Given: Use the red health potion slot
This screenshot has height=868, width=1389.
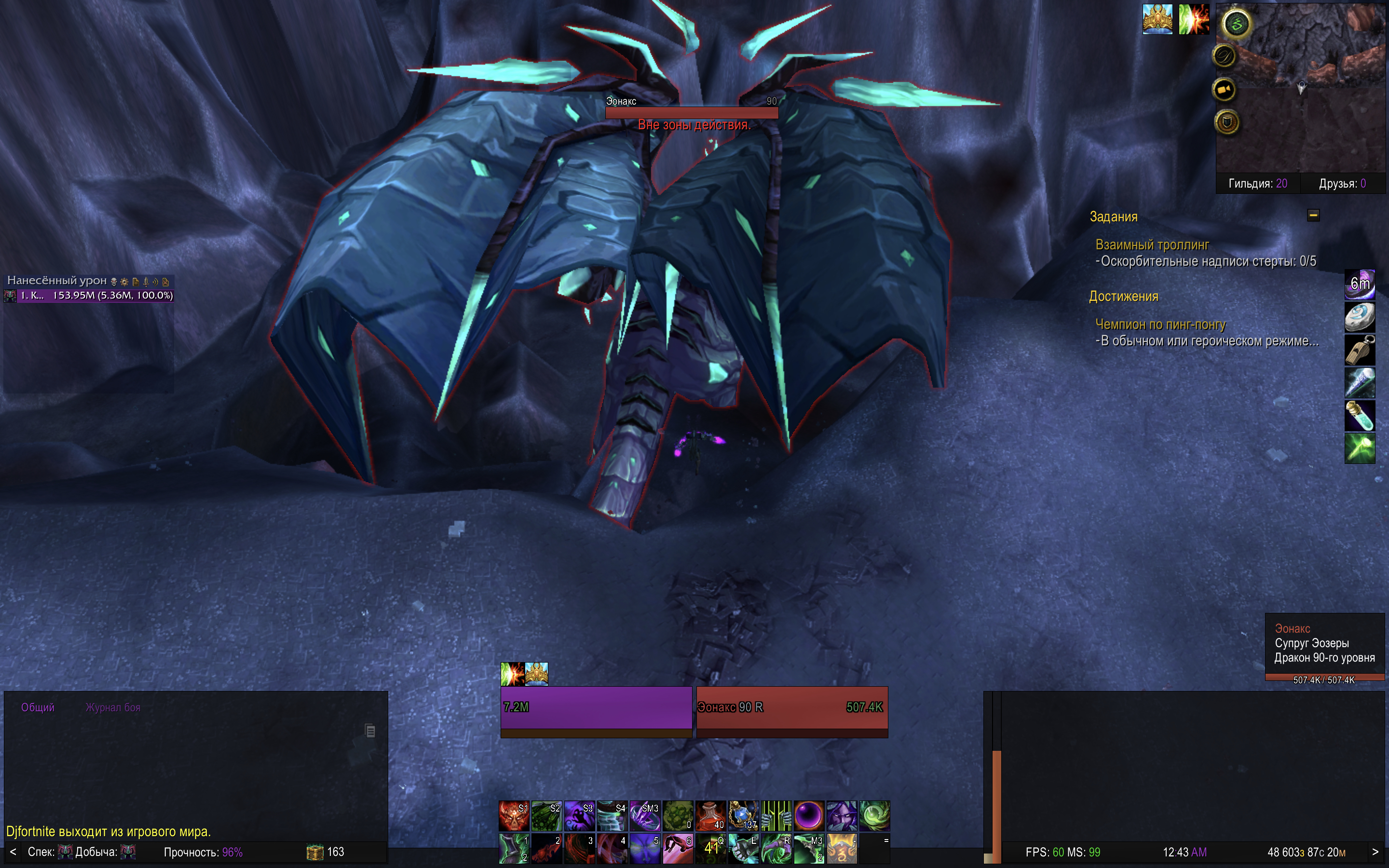Looking at the screenshot, I should click(x=710, y=816).
